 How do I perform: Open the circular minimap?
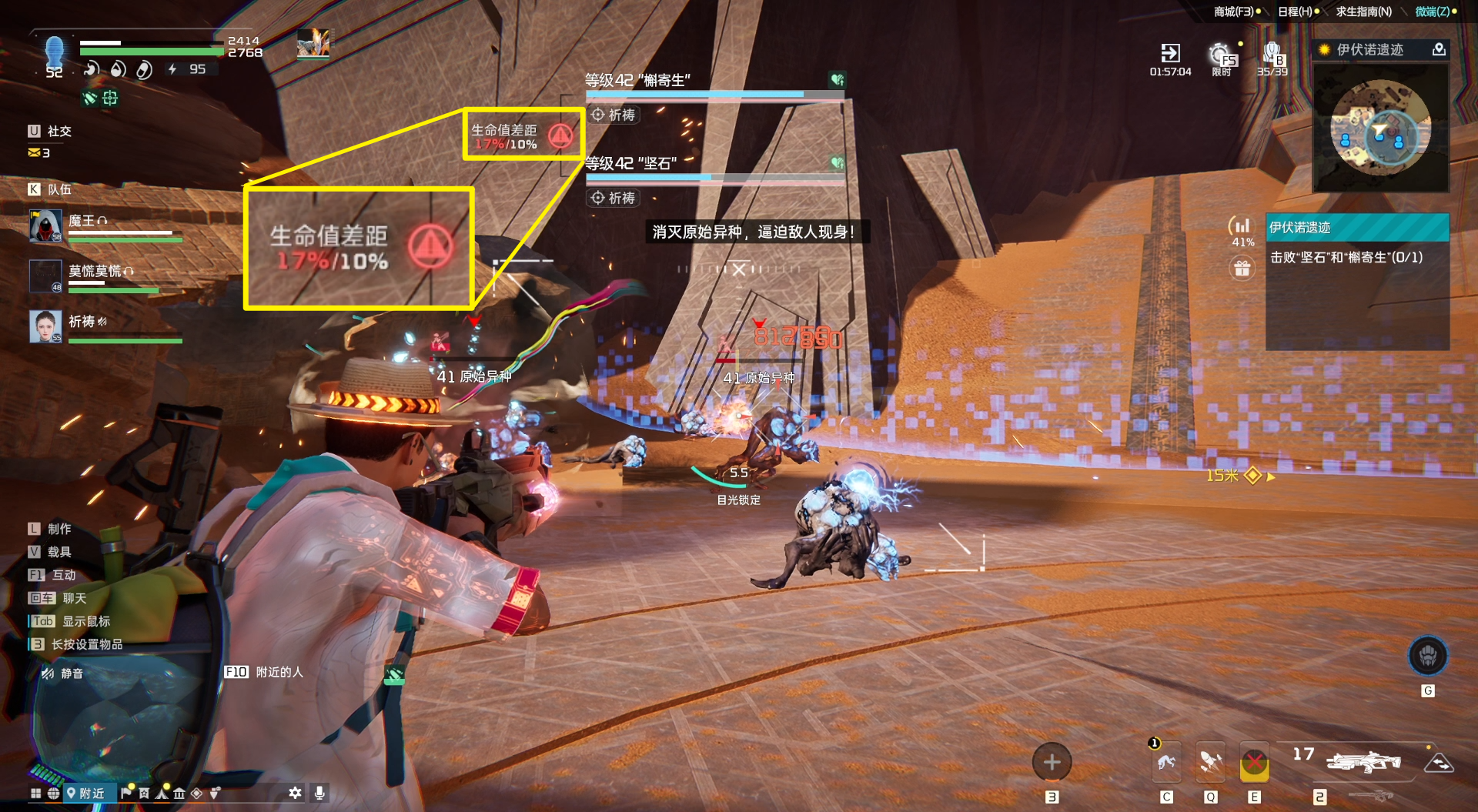(x=1380, y=129)
